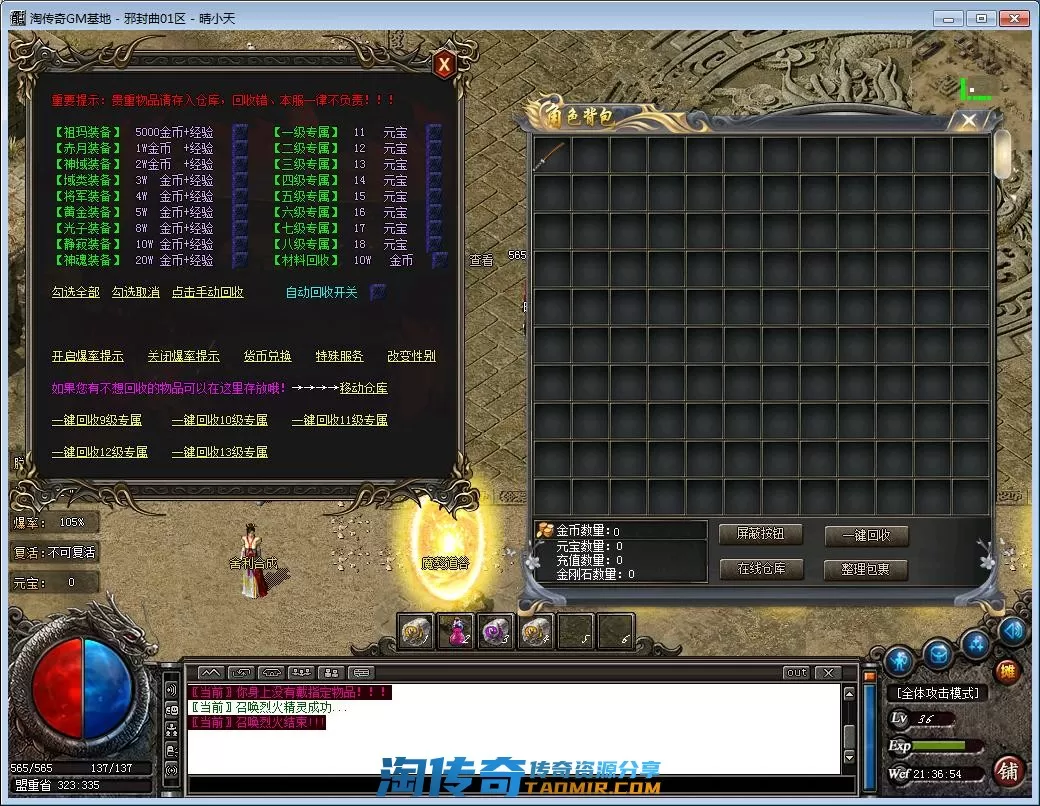Choose 勾选取消 to uncheck all

tap(136, 292)
